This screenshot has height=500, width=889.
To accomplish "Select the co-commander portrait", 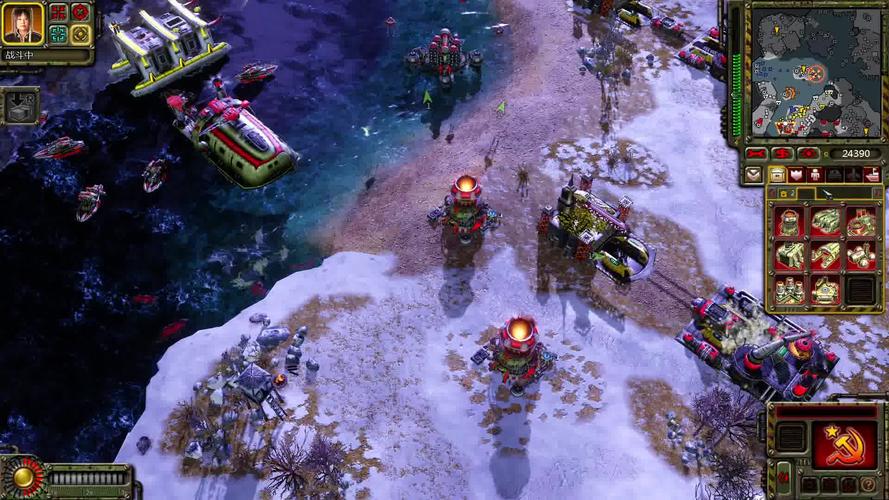I will point(22,24).
